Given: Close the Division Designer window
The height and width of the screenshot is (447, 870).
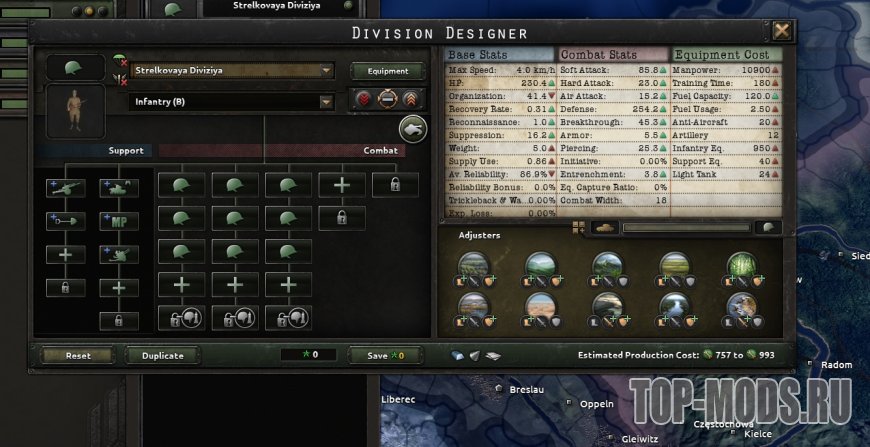Looking at the screenshot, I should coord(781,31).
